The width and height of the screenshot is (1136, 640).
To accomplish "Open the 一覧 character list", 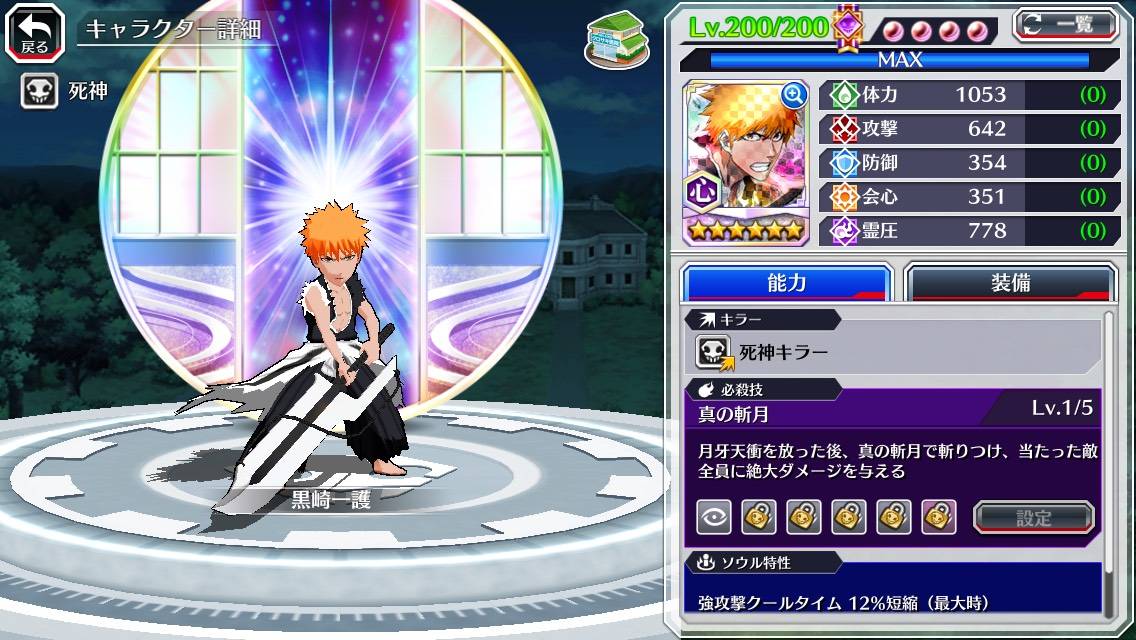I will tap(1065, 25).
